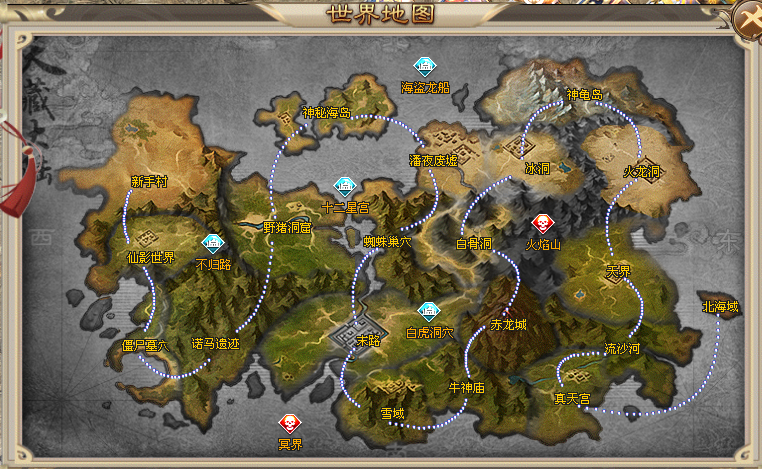Viewport: 762px width, 469px height.
Task: Travel to 火龙洞 location
Action: pyautogui.click(x=642, y=171)
